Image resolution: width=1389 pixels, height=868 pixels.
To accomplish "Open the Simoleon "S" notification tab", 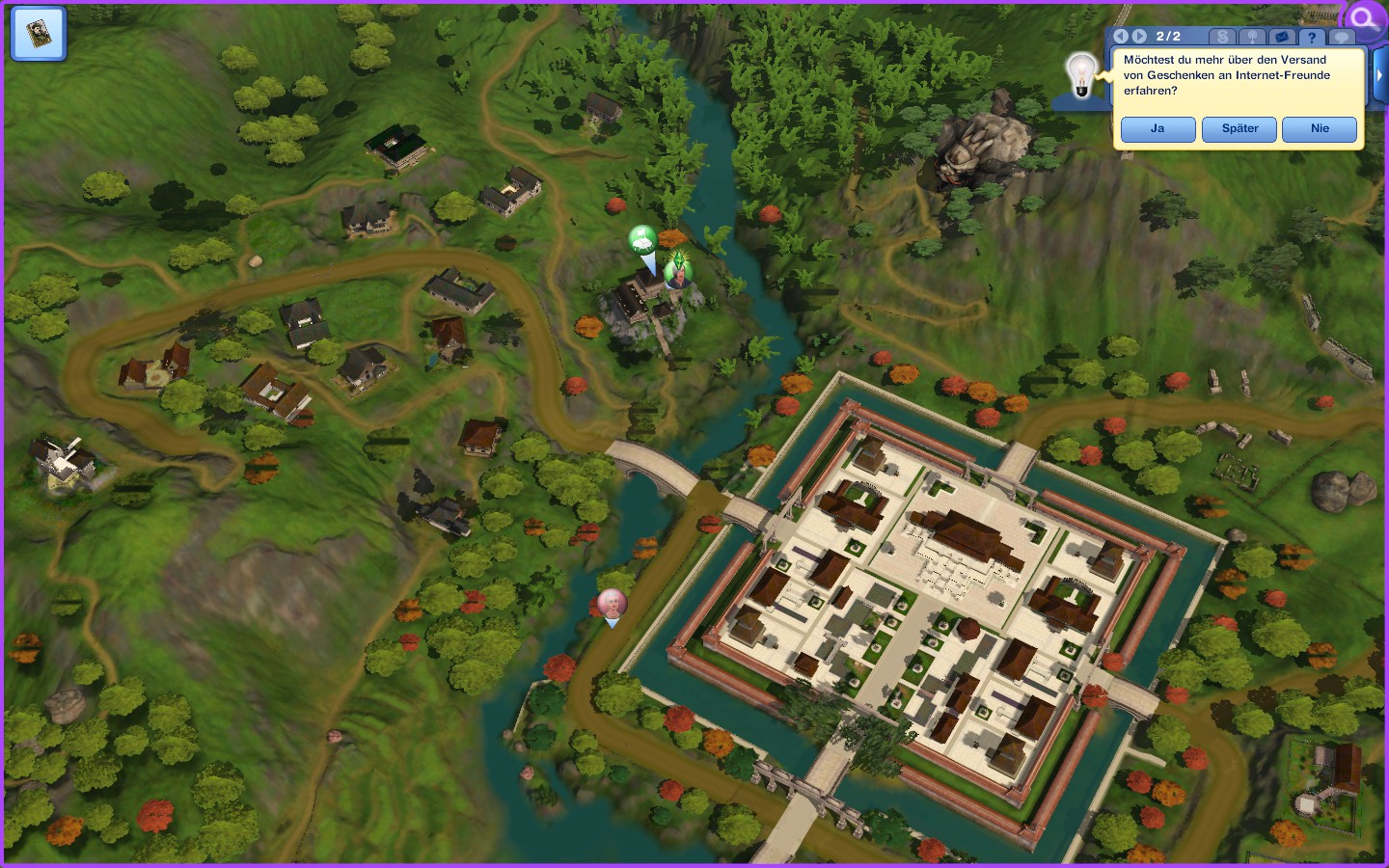I will point(1223,38).
